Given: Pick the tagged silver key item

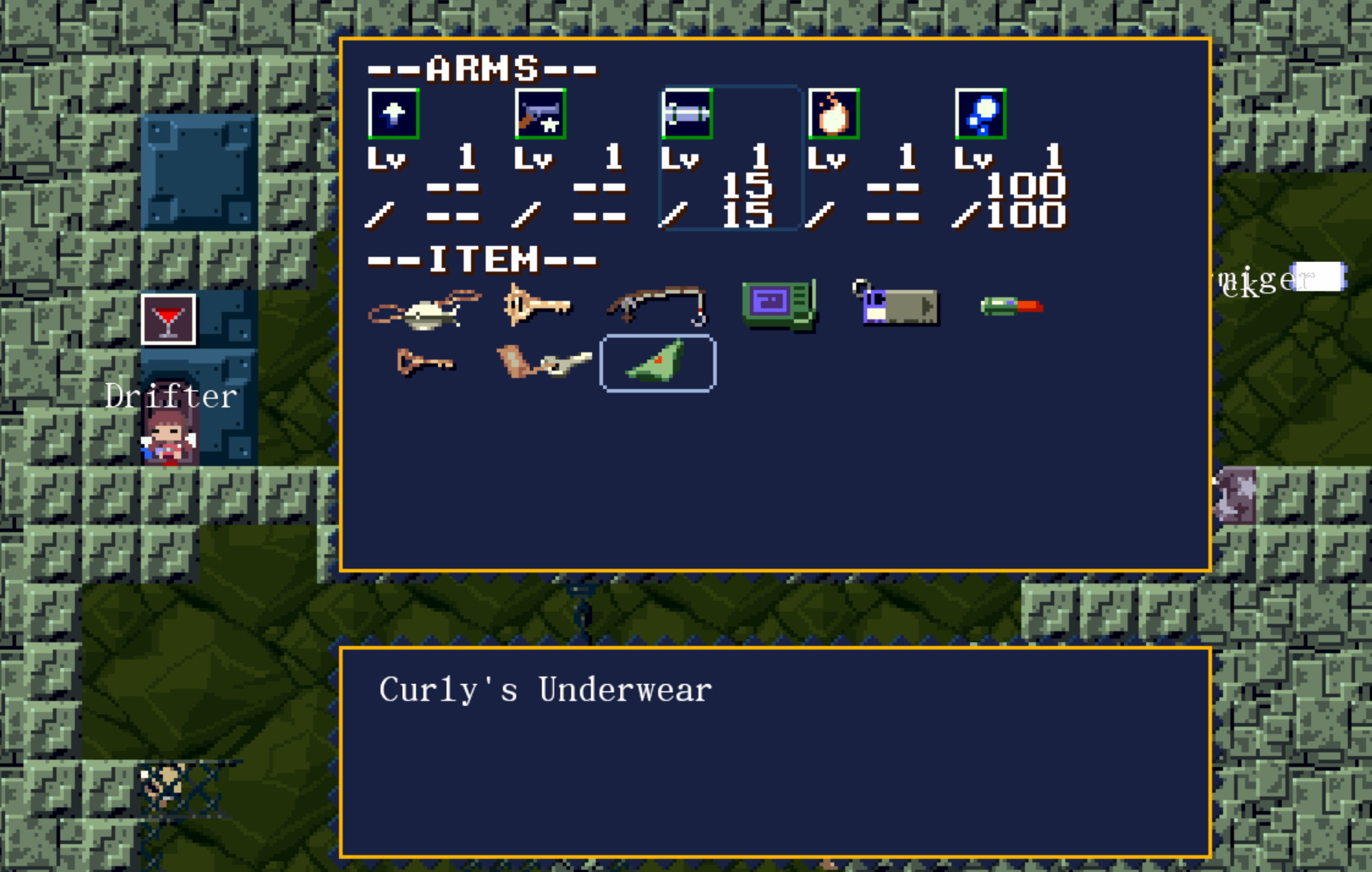Looking at the screenshot, I should pyautogui.click(x=544, y=363).
